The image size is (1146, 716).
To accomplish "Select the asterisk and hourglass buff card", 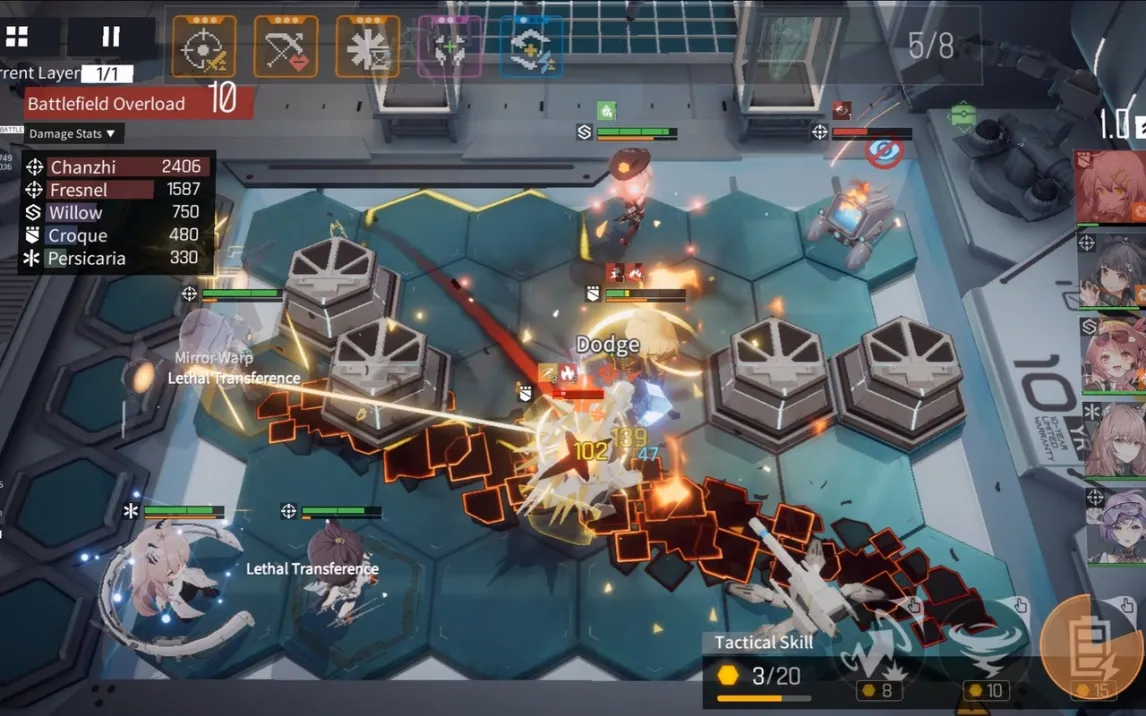I will pos(367,46).
